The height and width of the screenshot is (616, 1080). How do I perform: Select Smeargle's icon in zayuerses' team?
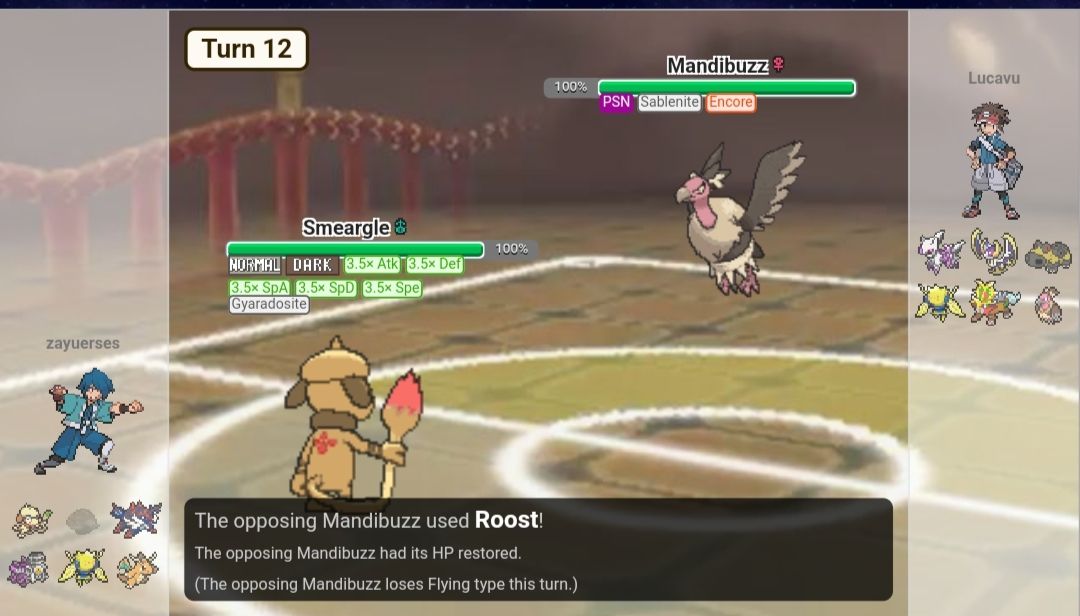32,520
